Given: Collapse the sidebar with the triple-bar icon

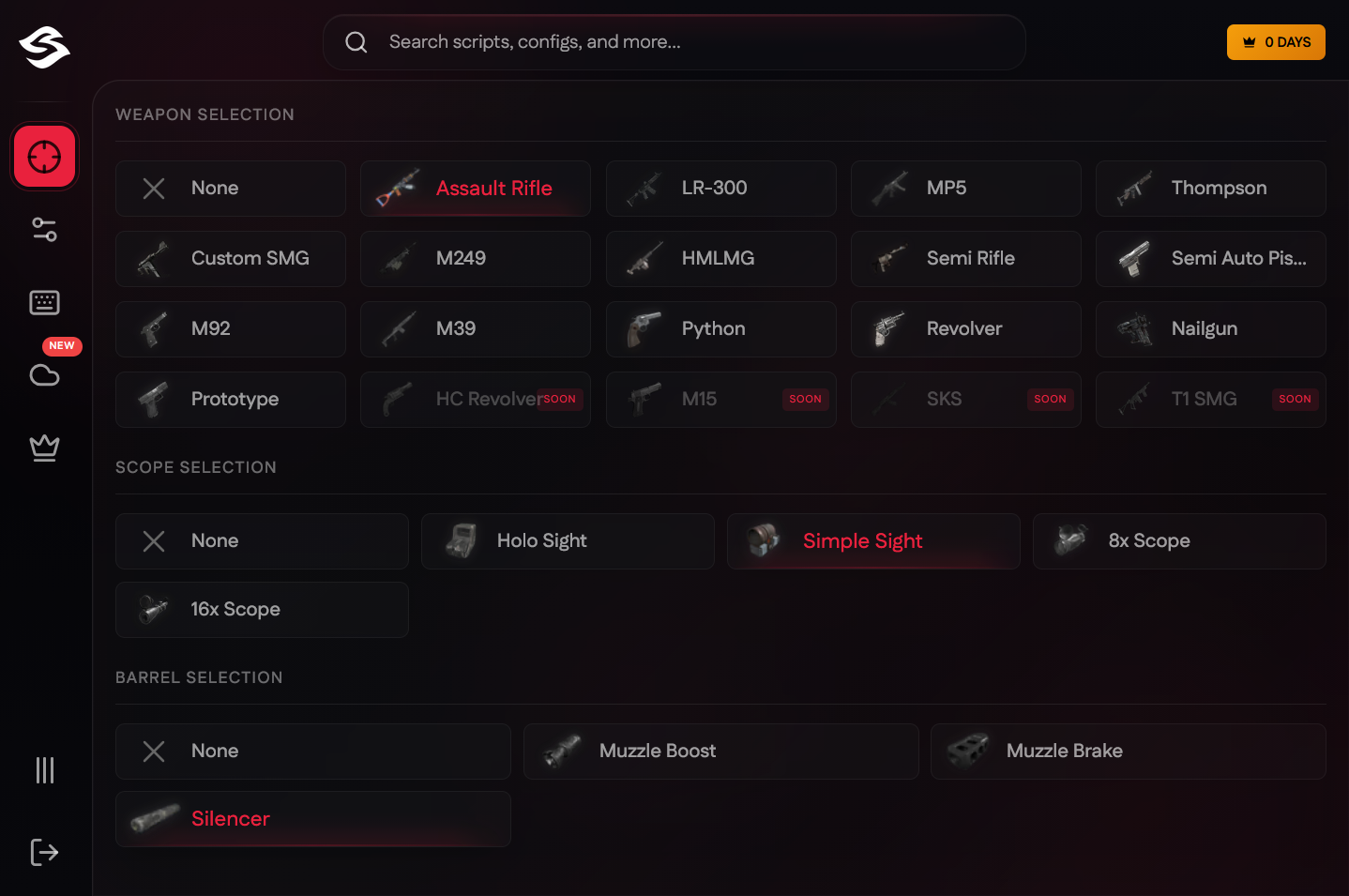Looking at the screenshot, I should coord(44,770).
